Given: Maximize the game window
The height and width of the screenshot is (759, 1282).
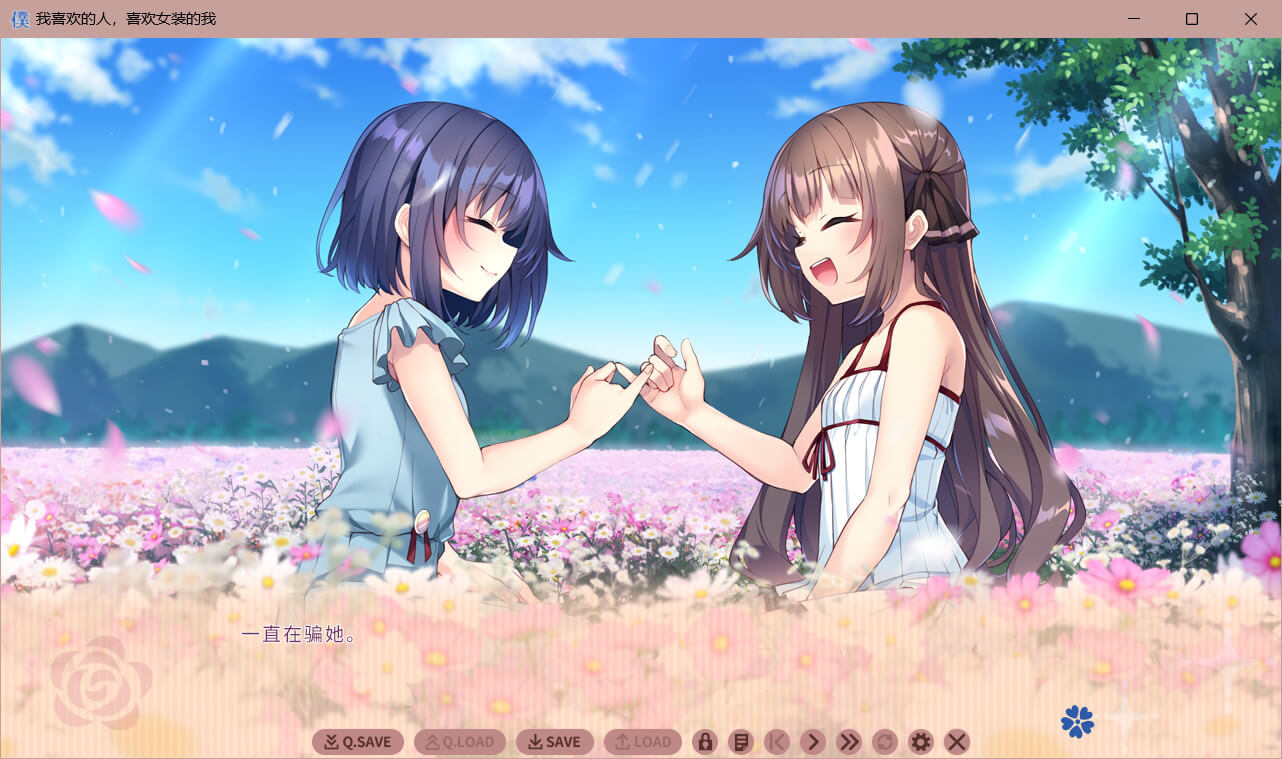Looking at the screenshot, I should (x=1192, y=19).
